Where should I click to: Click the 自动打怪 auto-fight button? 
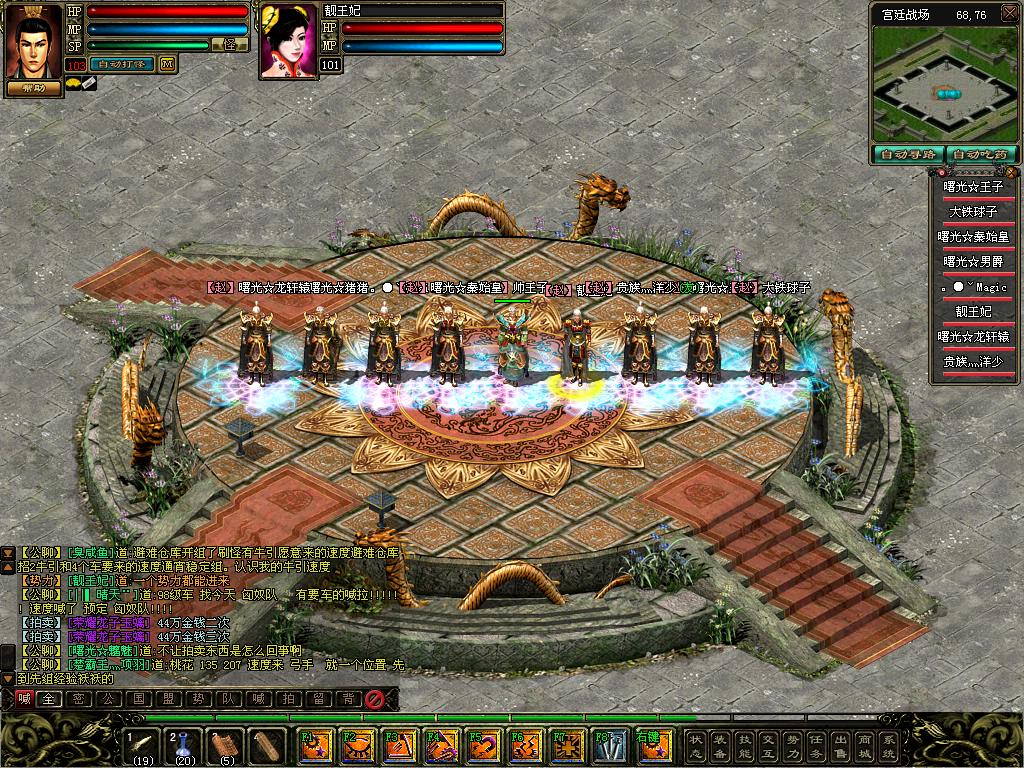(123, 64)
